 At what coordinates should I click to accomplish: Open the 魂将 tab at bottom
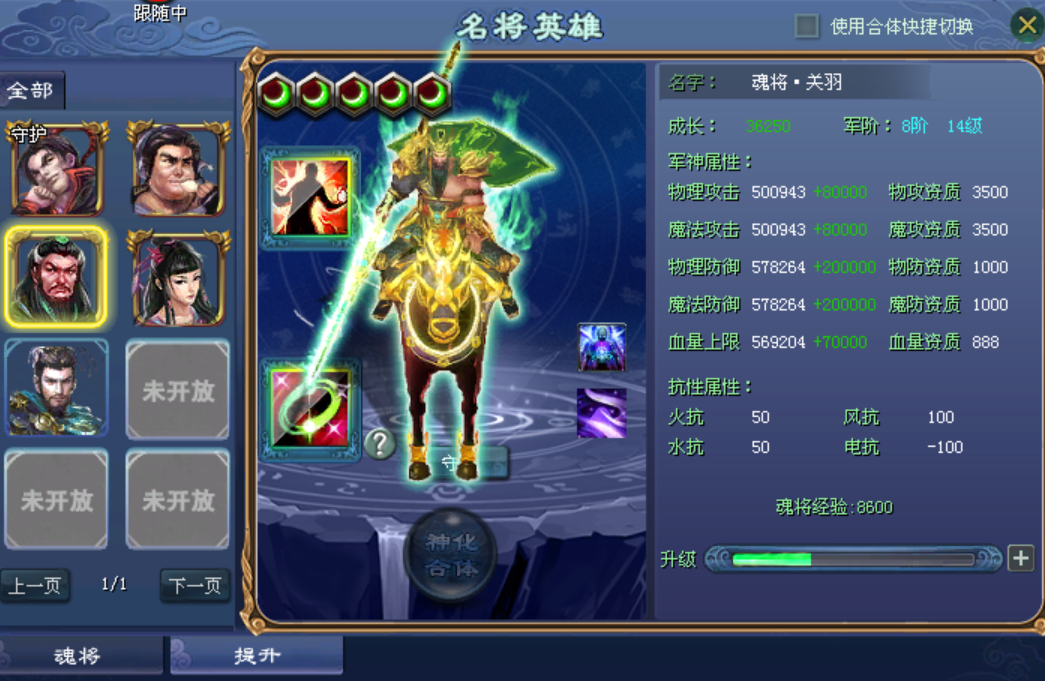78,656
